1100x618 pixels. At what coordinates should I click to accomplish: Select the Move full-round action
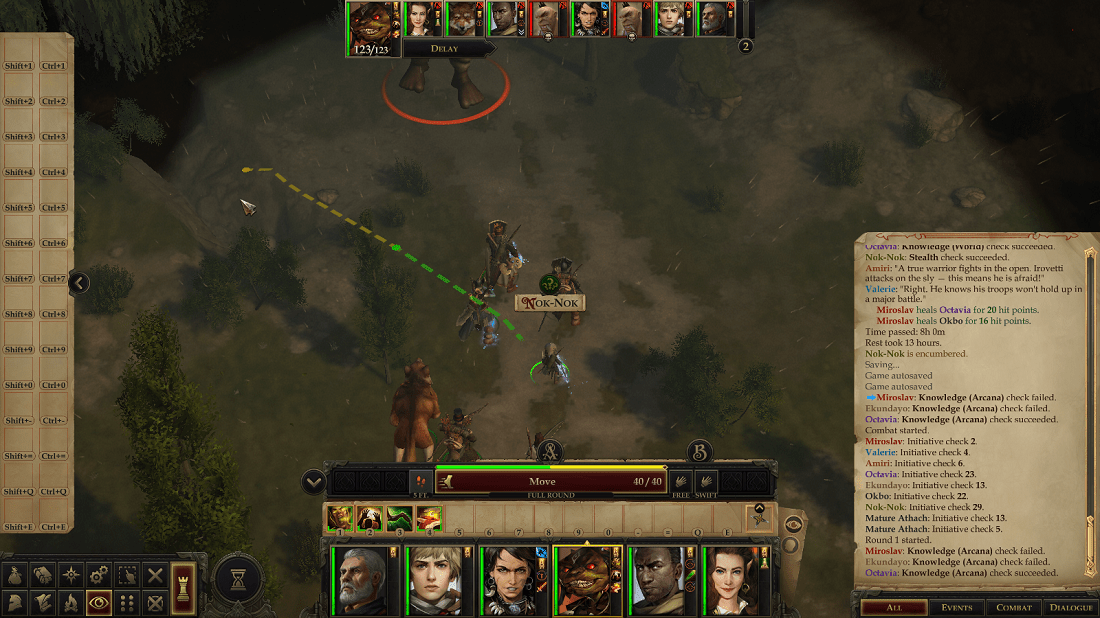click(549, 482)
